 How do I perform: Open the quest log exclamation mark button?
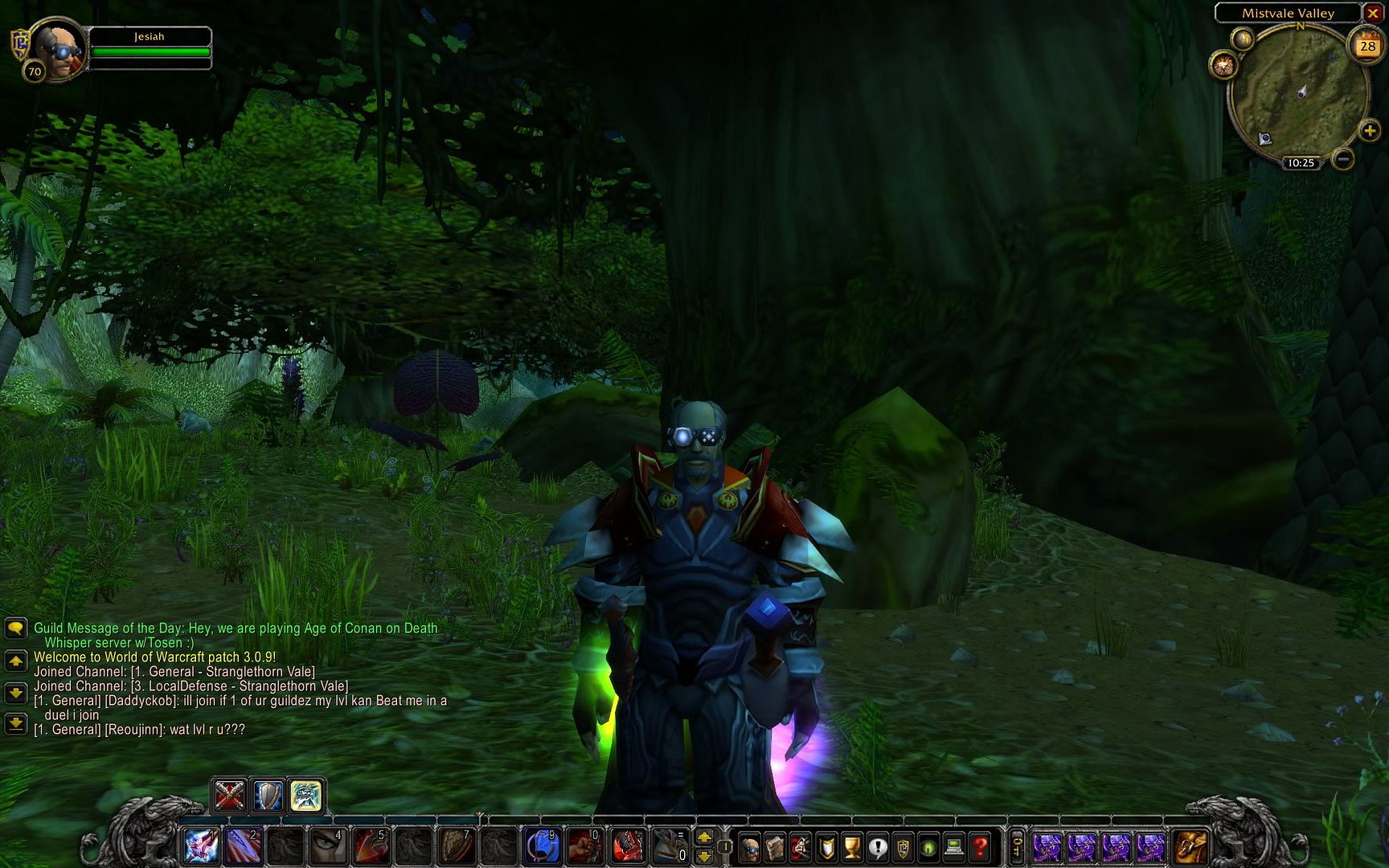coord(877,847)
